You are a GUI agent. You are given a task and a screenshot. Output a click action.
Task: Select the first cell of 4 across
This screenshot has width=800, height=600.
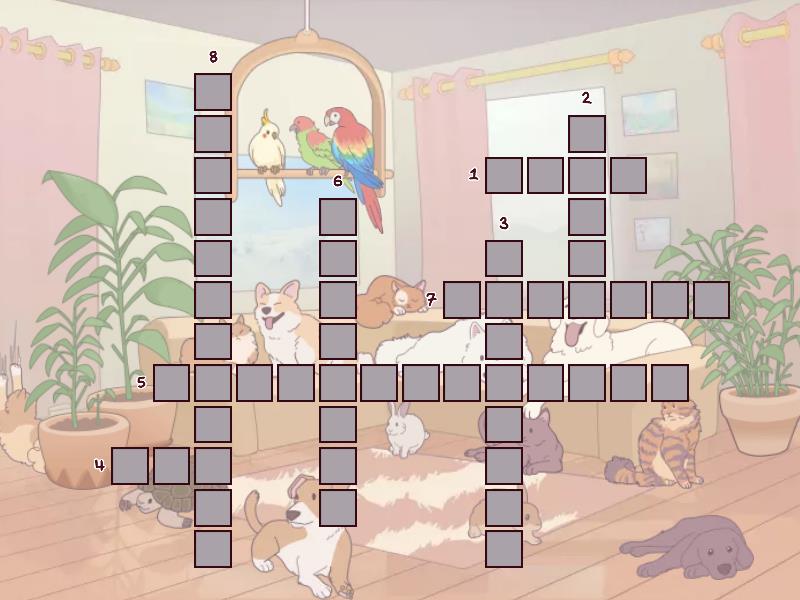coord(130,466)
